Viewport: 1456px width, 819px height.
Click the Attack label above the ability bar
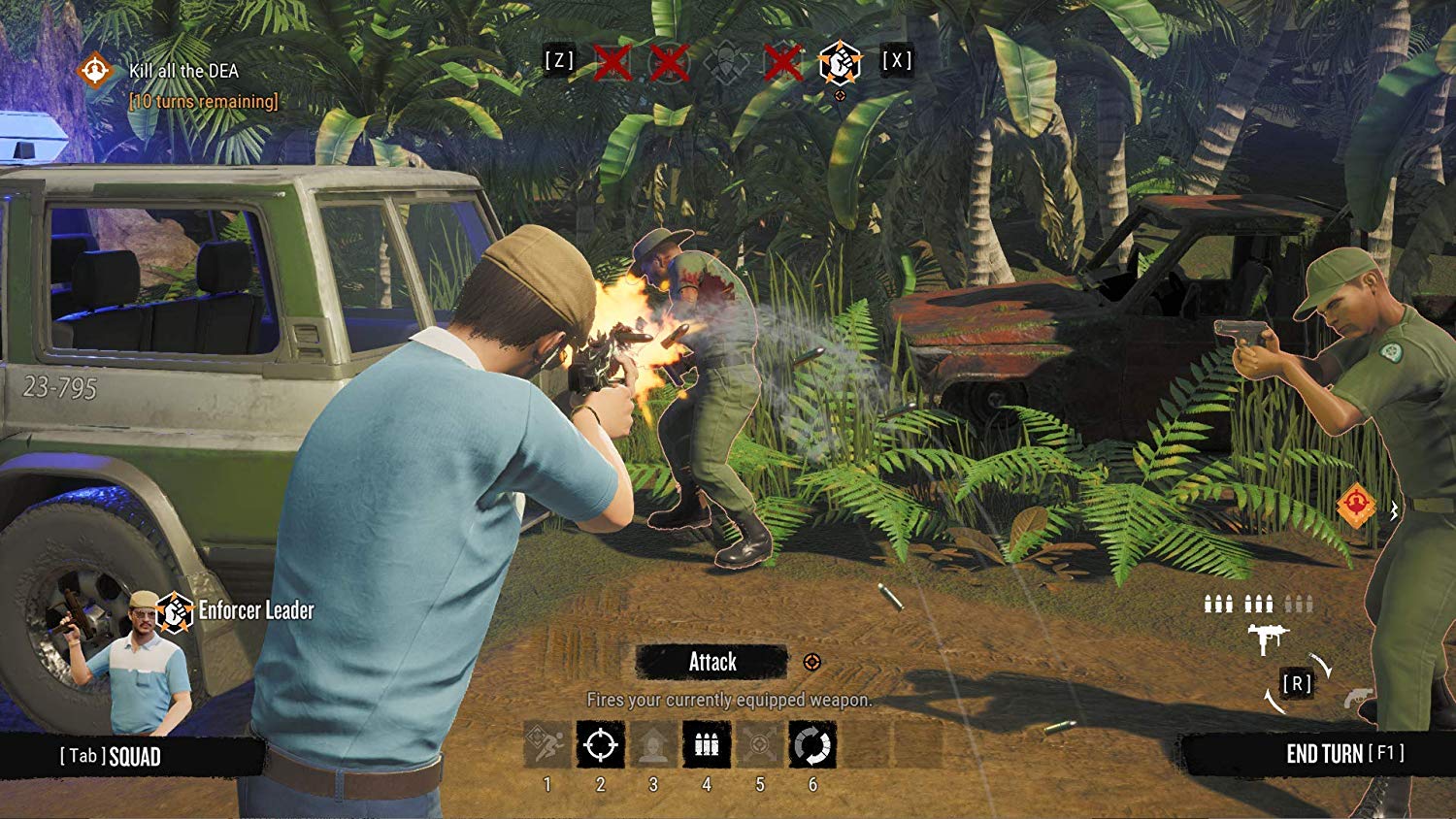pos(712,662)
